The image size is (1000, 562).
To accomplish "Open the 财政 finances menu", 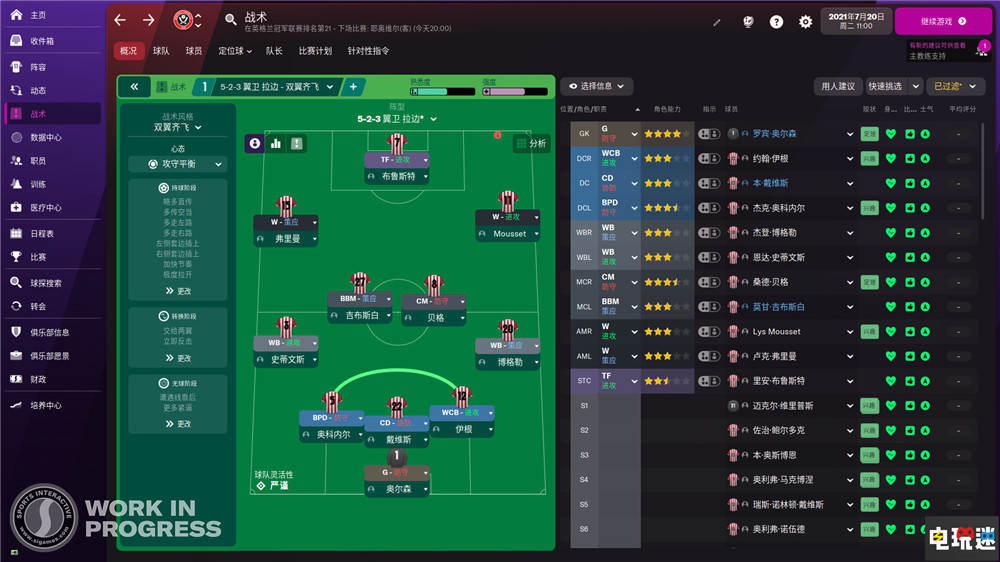I will tap(37, 379).
